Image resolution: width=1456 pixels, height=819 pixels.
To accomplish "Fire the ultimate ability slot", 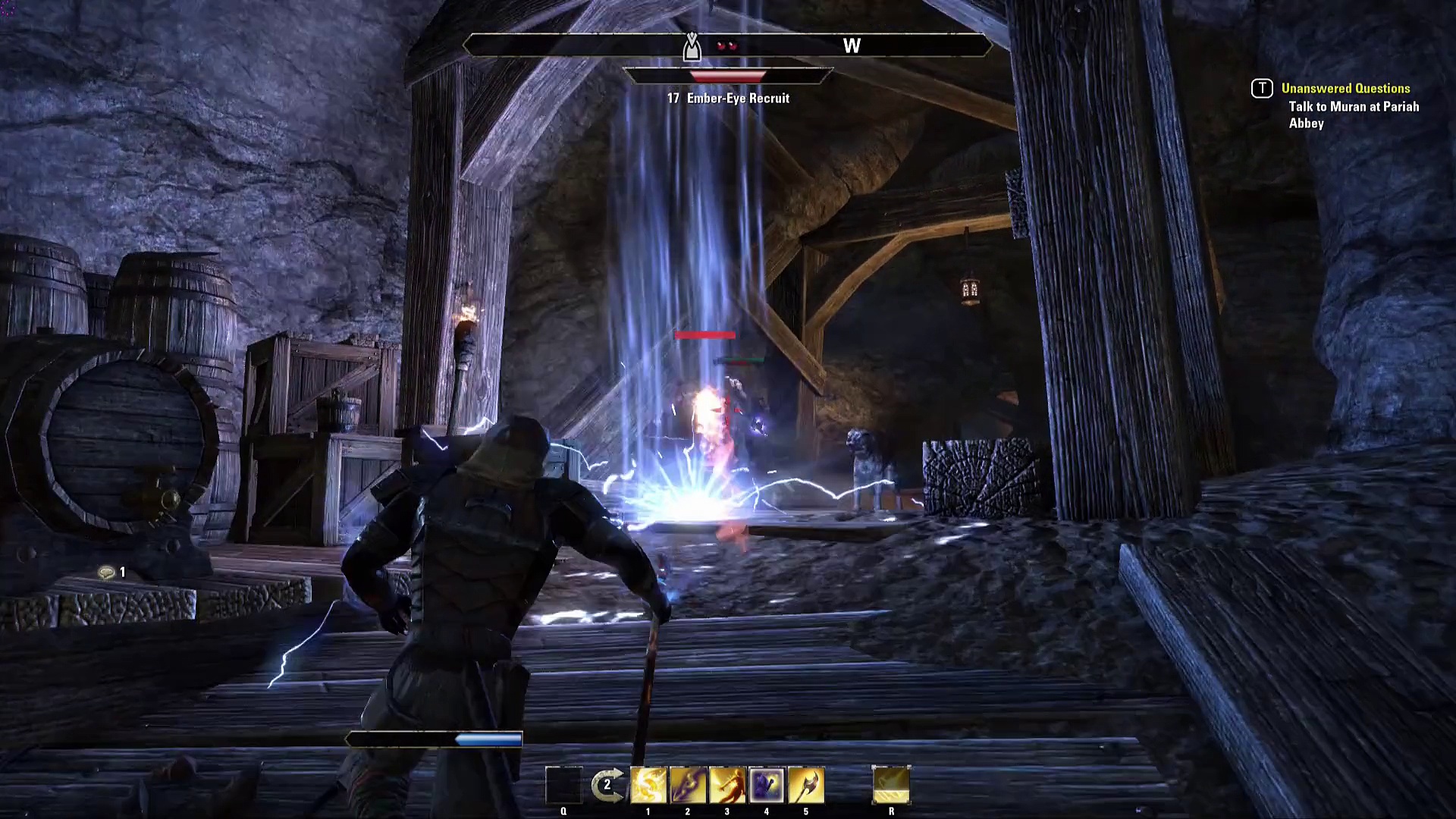I will (x=891, y=785).
